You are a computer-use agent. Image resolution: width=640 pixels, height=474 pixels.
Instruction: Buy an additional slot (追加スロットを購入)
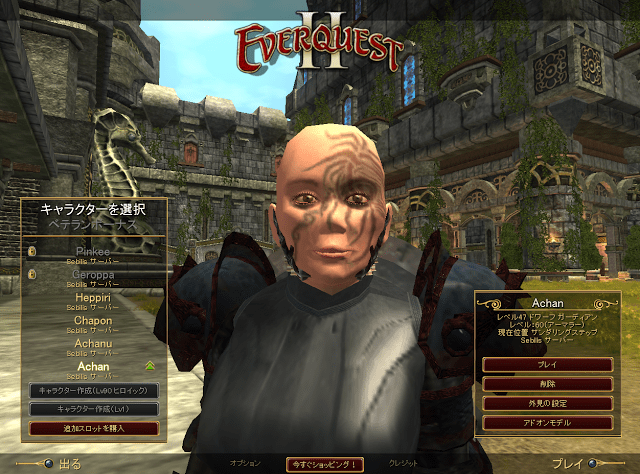[x=93, y=428]
